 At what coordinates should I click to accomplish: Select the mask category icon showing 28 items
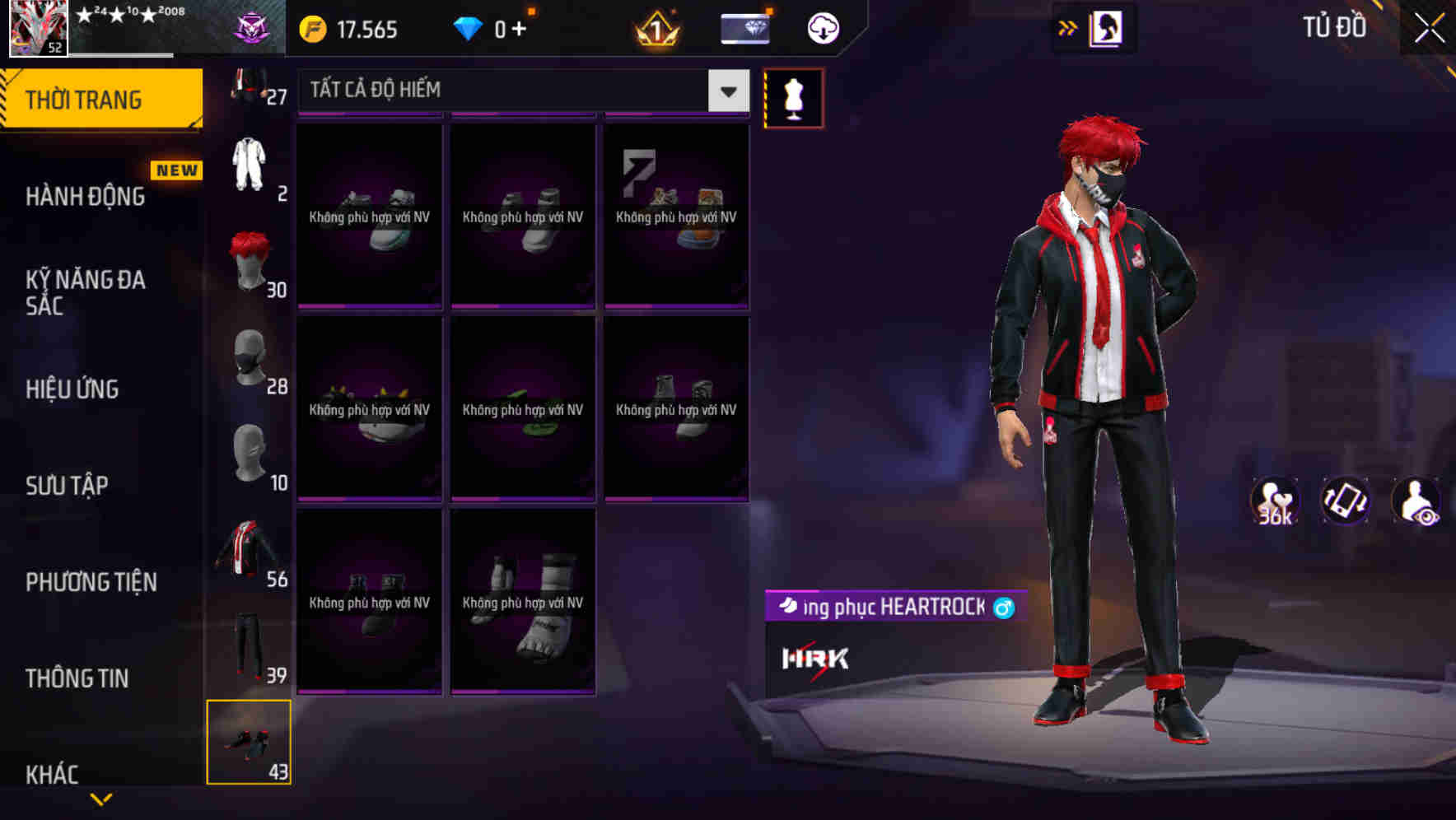tap(250, 358)
